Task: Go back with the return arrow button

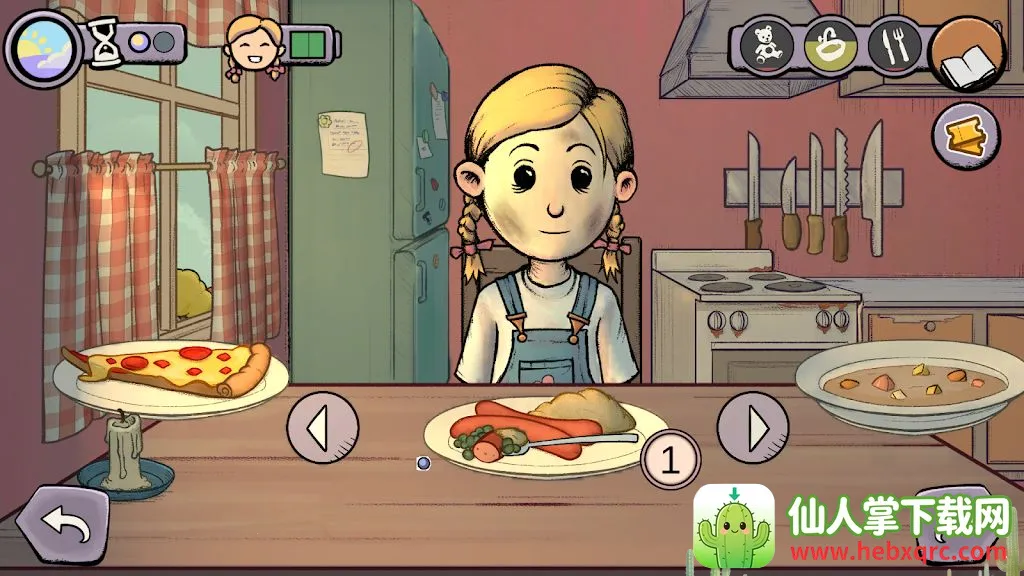Action: pos(62,522)
